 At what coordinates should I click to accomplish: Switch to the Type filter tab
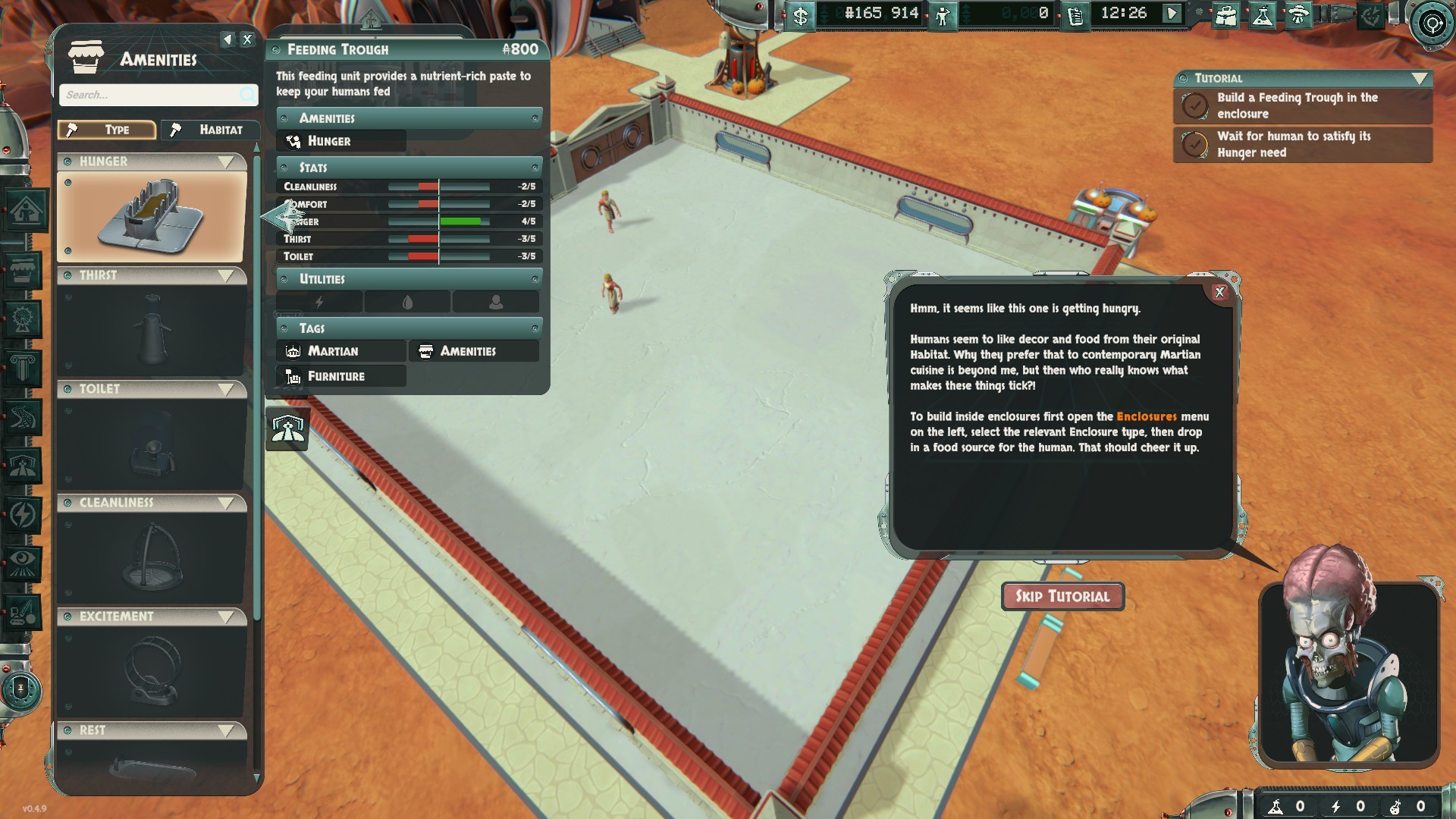coord(107,130)
